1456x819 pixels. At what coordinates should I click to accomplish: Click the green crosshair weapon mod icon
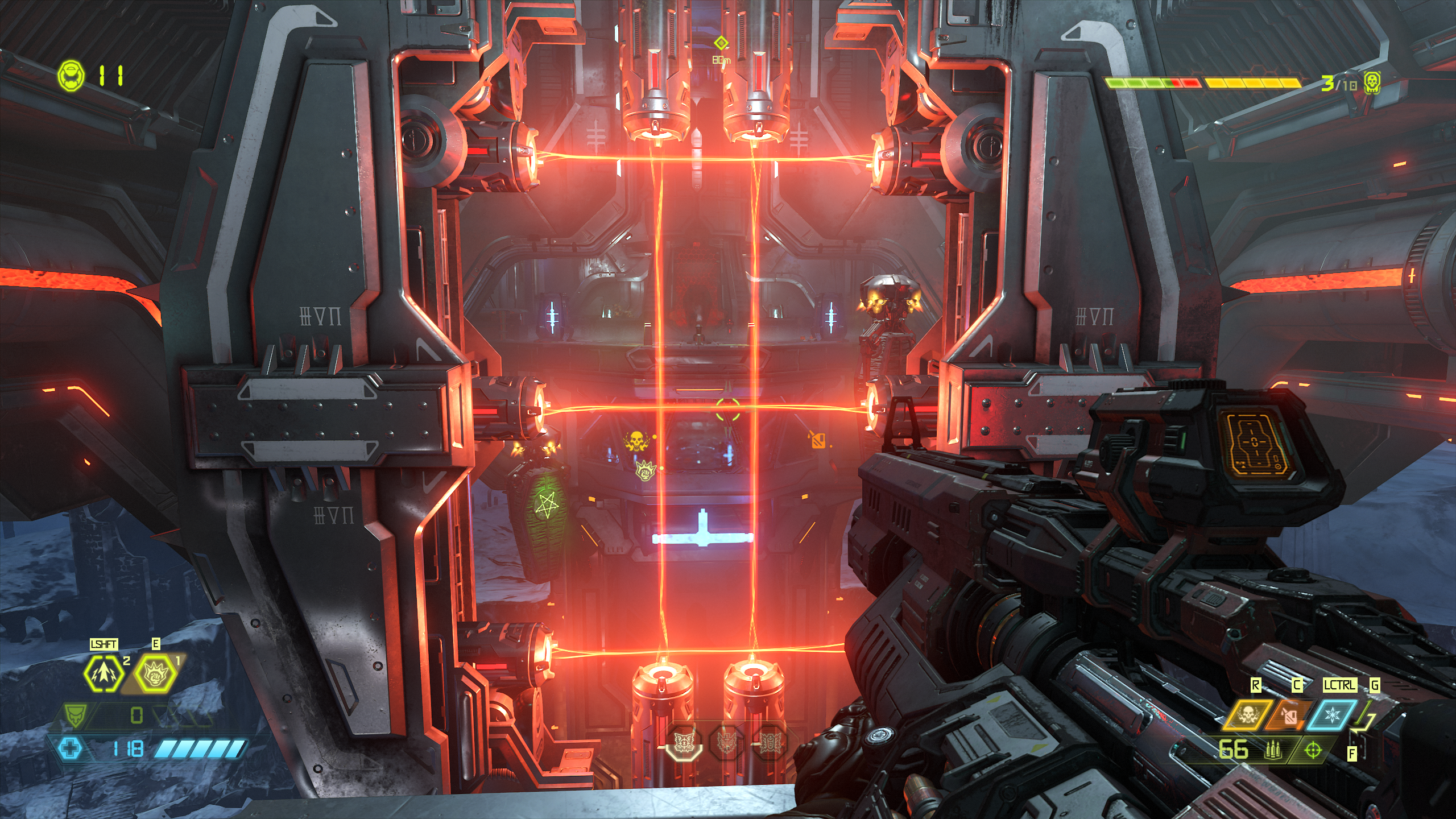[1313, 751]
